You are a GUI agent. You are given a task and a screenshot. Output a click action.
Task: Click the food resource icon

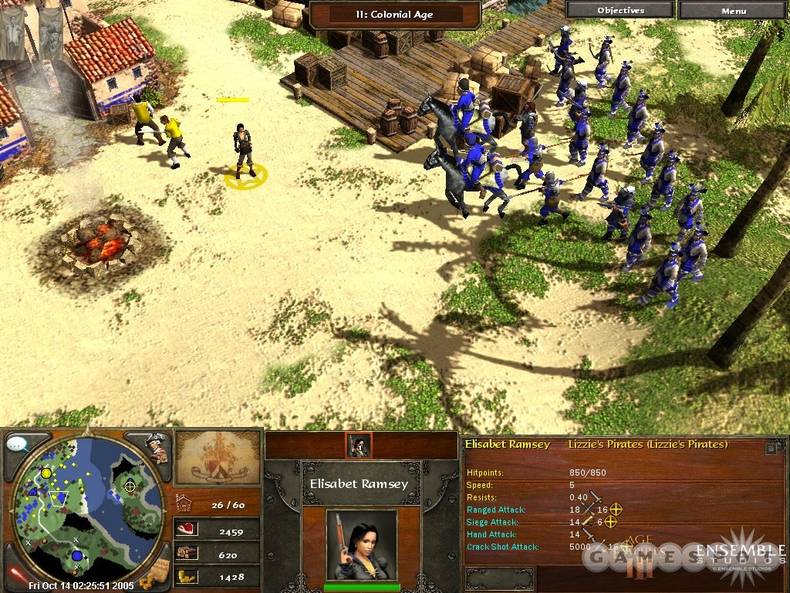point(187,529)
